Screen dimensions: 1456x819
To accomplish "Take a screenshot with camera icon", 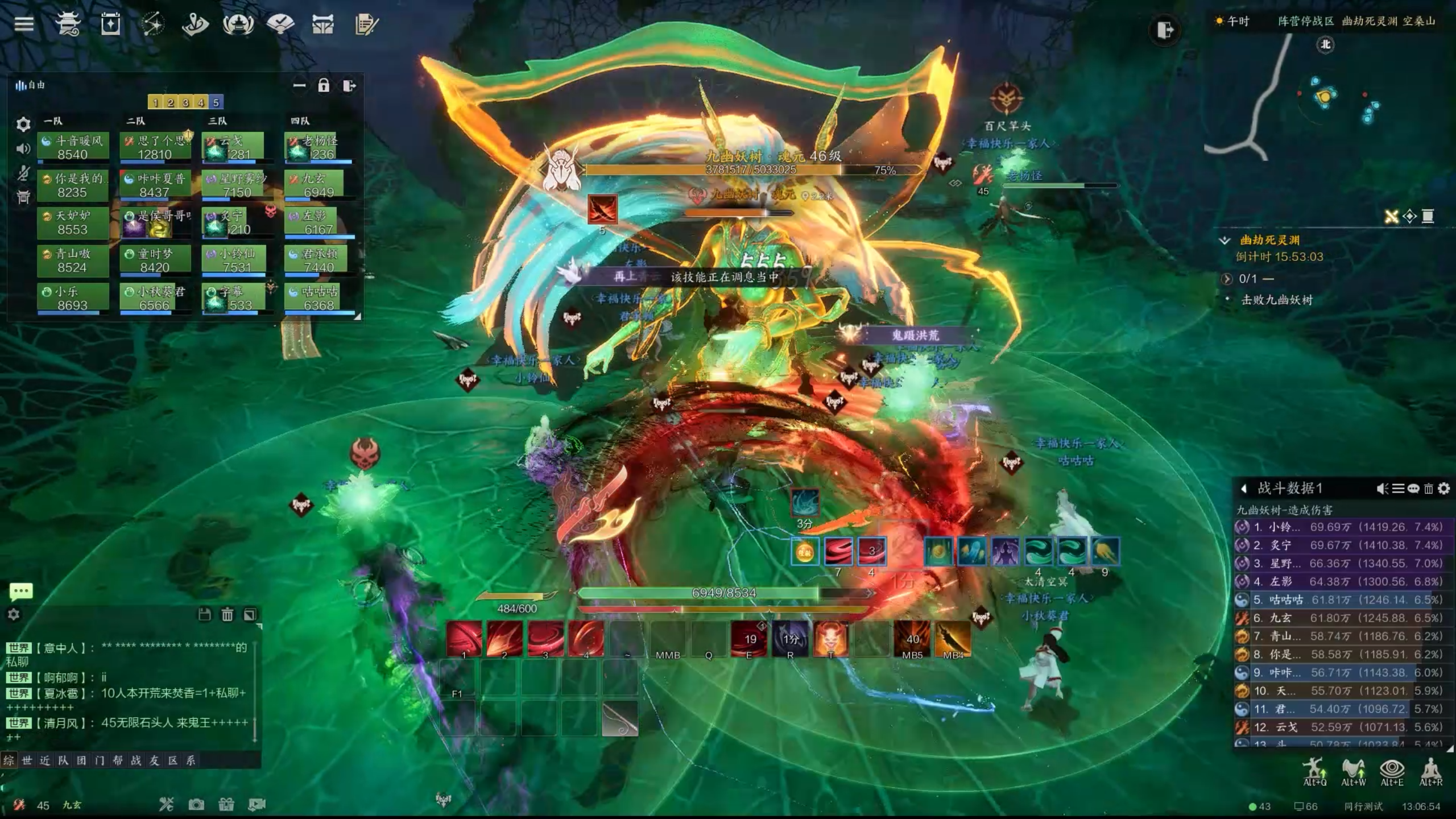I will (196, 804).
